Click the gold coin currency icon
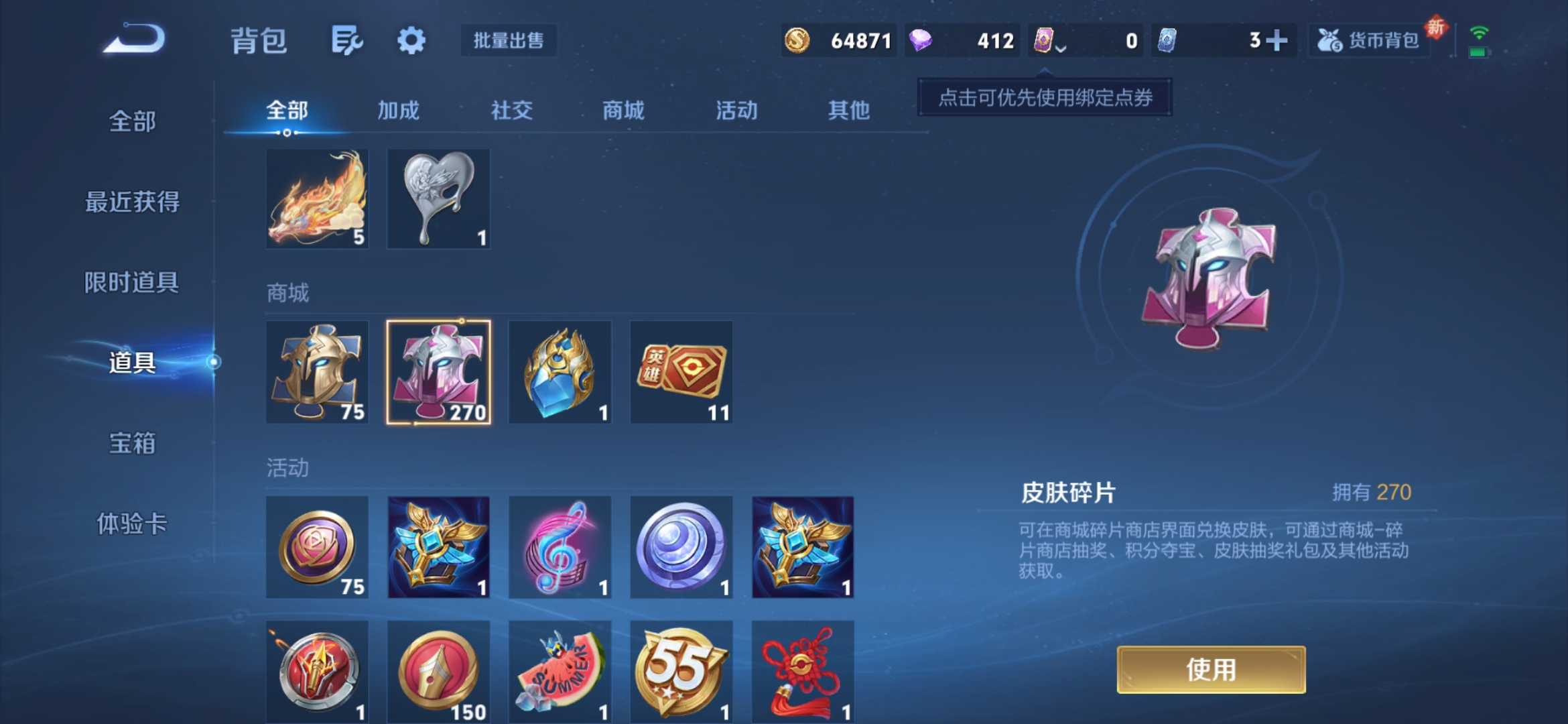This screenshot has height=724, width=1568. 799,40
